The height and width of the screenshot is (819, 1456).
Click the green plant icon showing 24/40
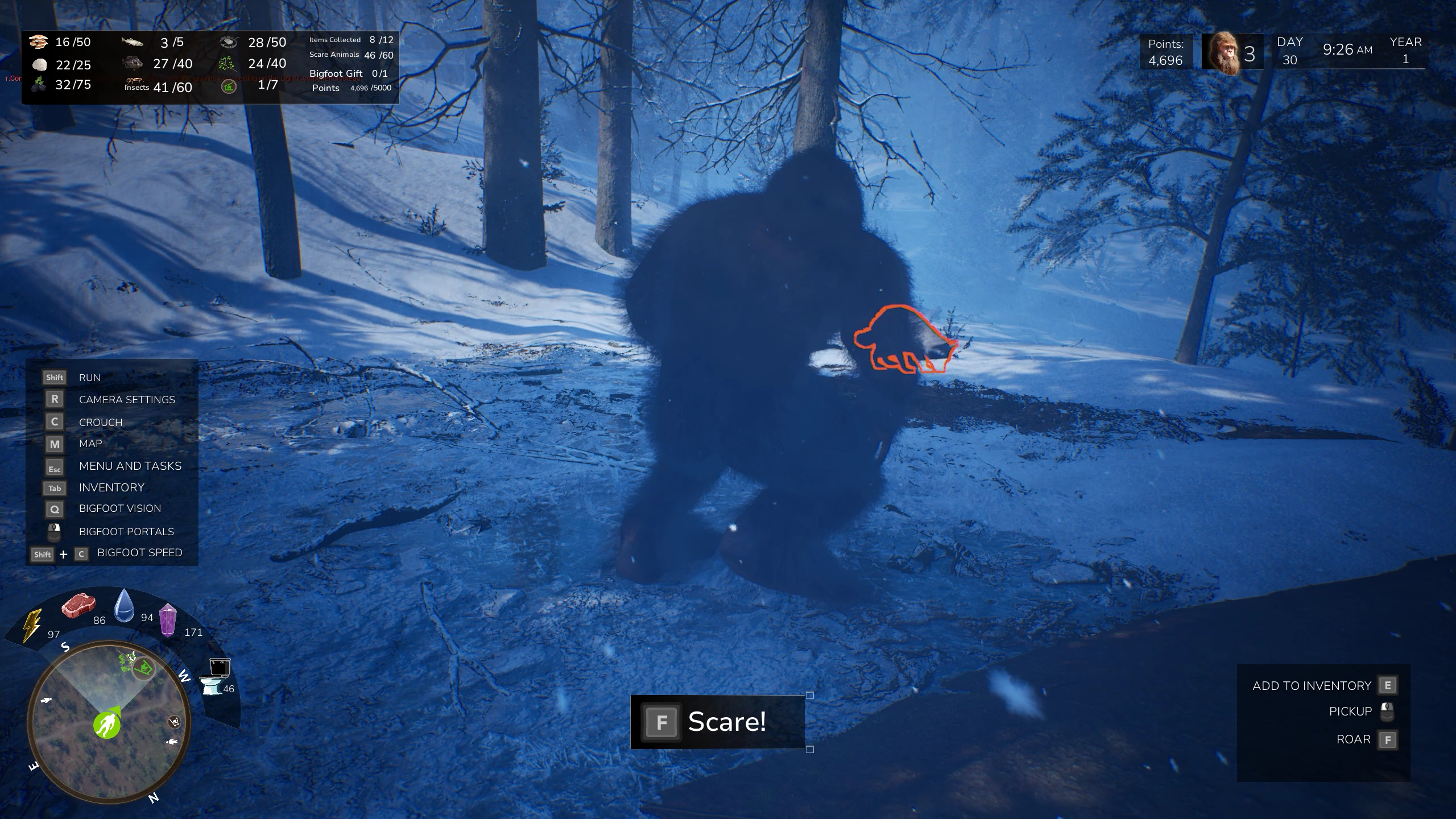[x=227, y=64]
